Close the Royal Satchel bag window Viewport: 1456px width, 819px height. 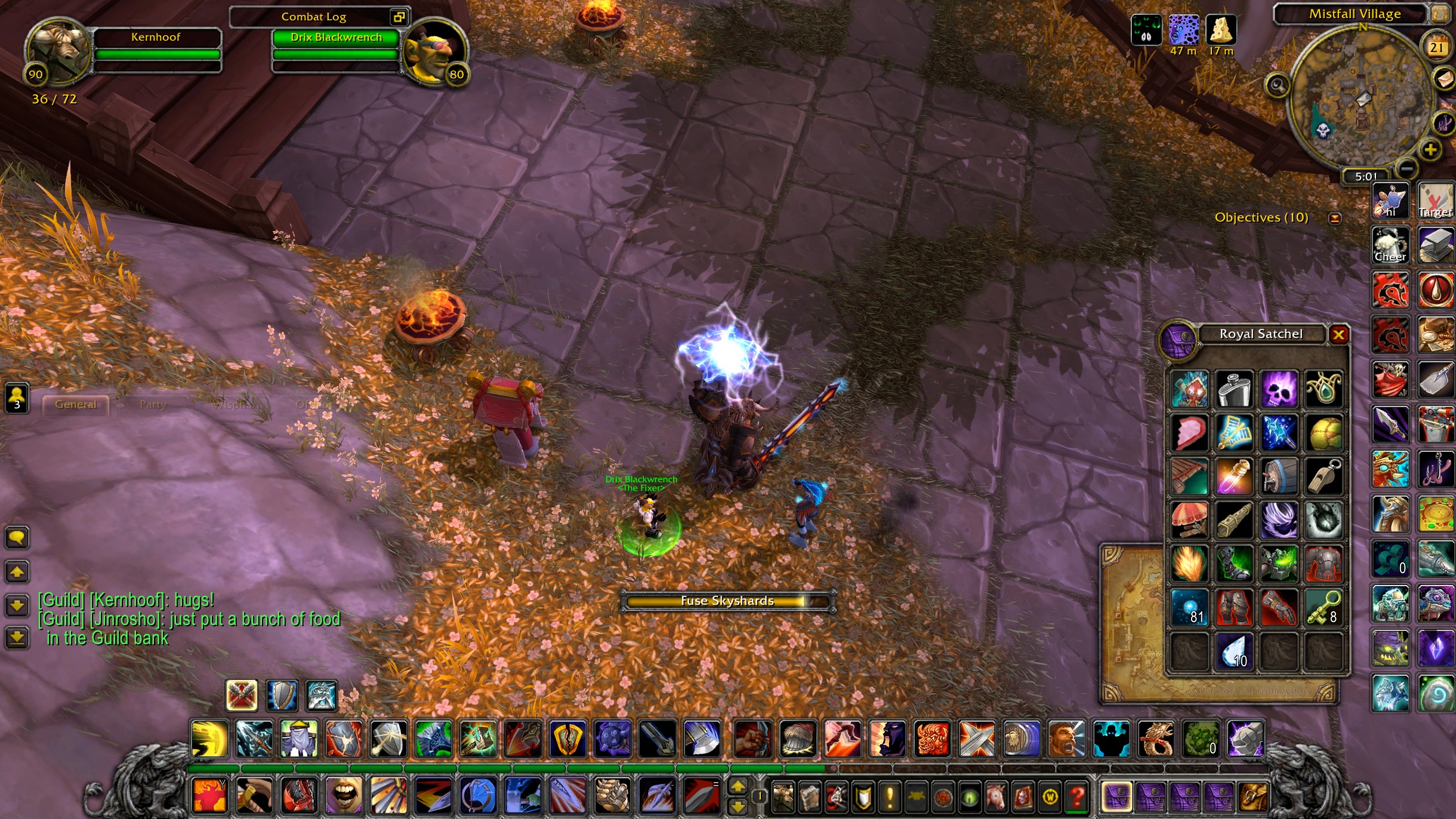point(1338,335)
